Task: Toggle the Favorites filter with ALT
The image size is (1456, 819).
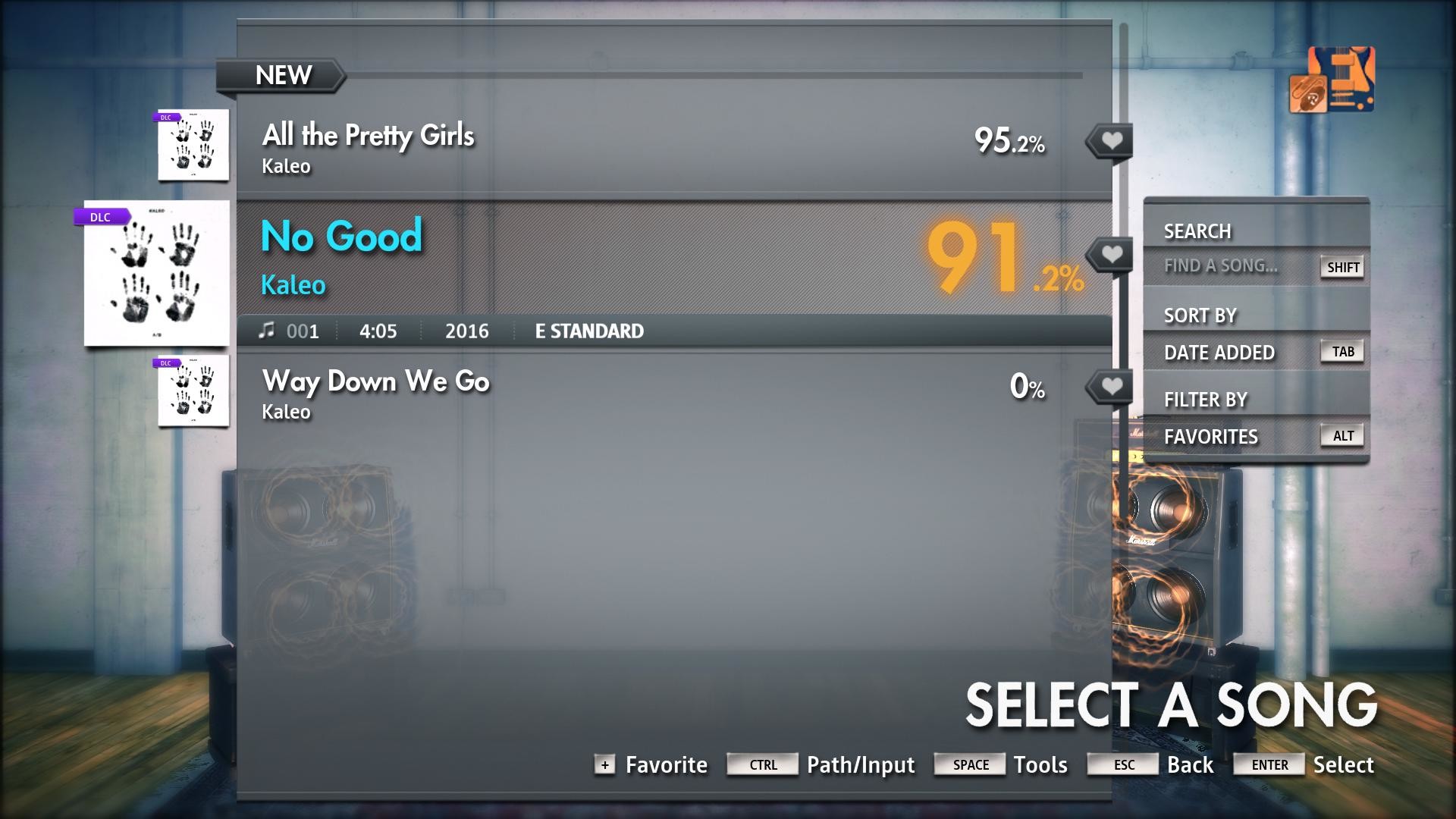Action: click(1341, 435)
